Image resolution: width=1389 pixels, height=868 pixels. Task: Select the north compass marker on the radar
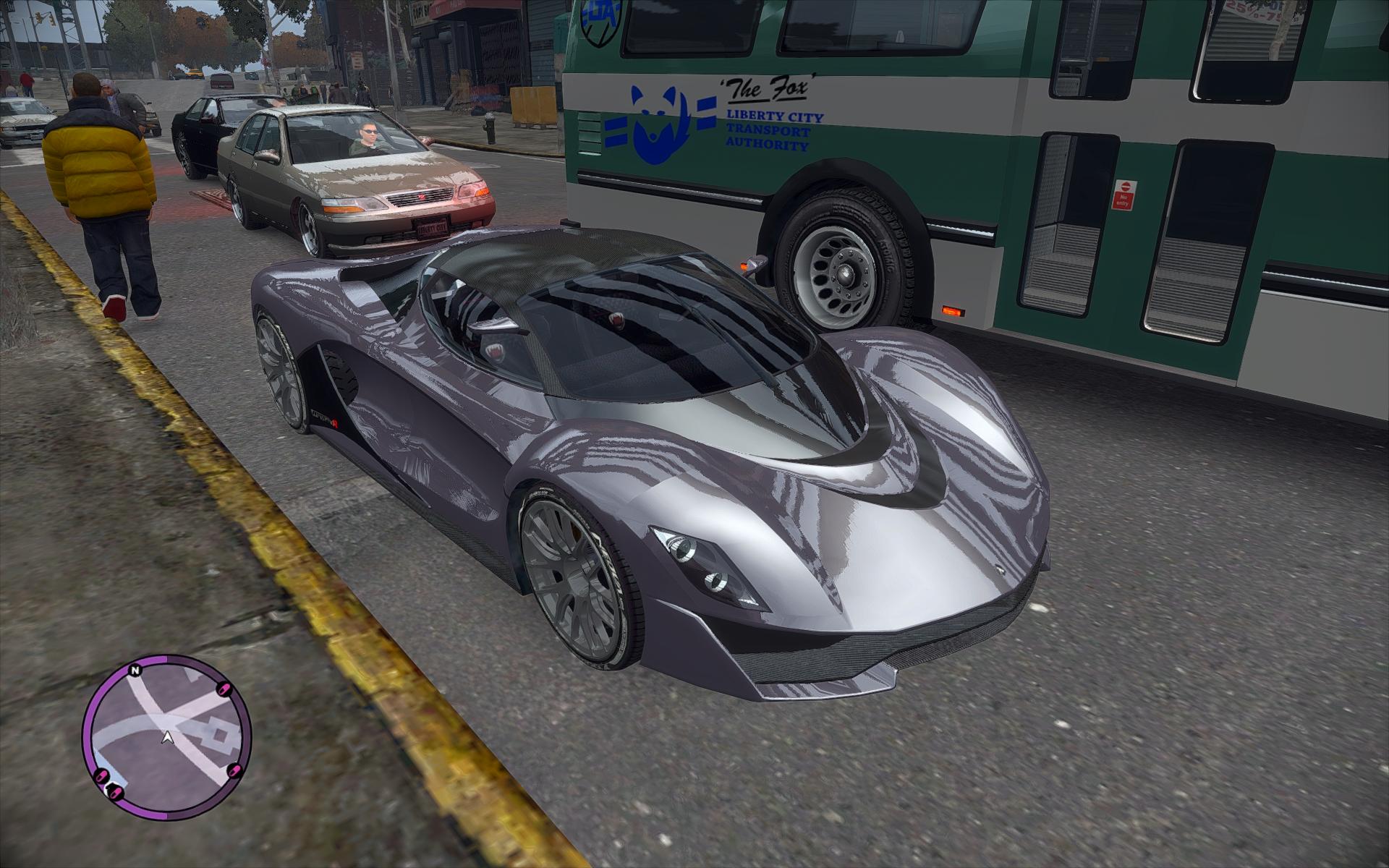click(x=134, y=671)
